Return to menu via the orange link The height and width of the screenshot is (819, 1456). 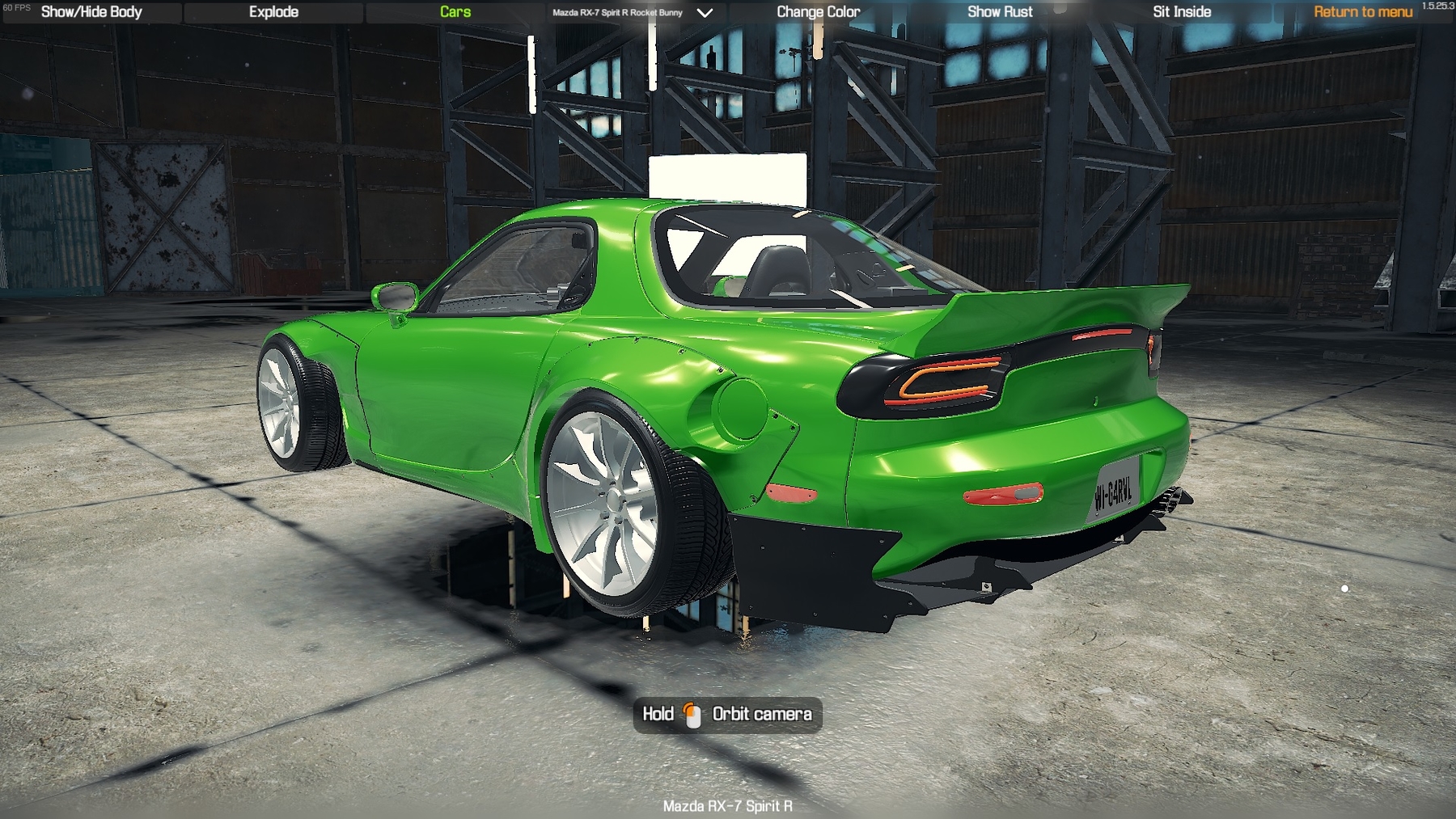tap(1362, 12)
